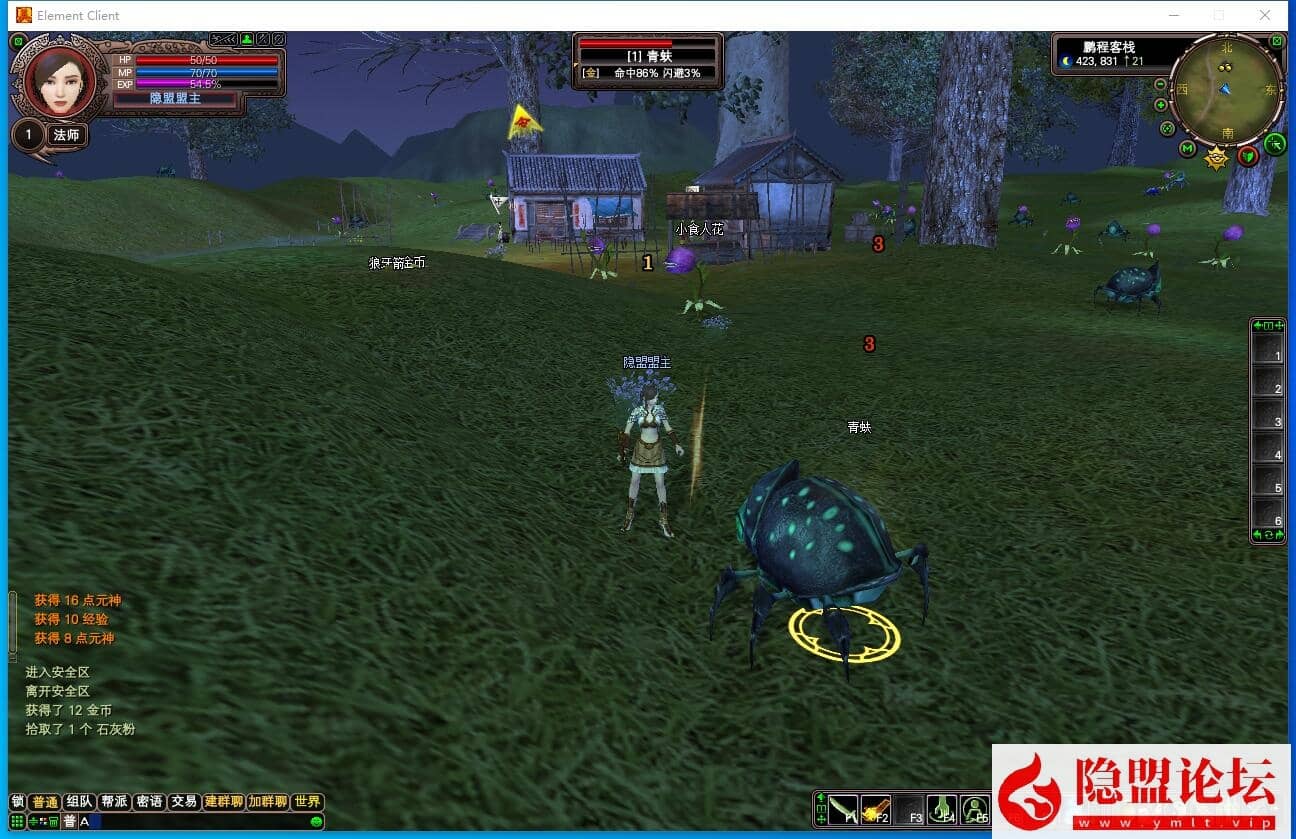Click the sword skill icon in slot F1
The height and width of the screenshot is (839, 1296).
tap(843, 809)
